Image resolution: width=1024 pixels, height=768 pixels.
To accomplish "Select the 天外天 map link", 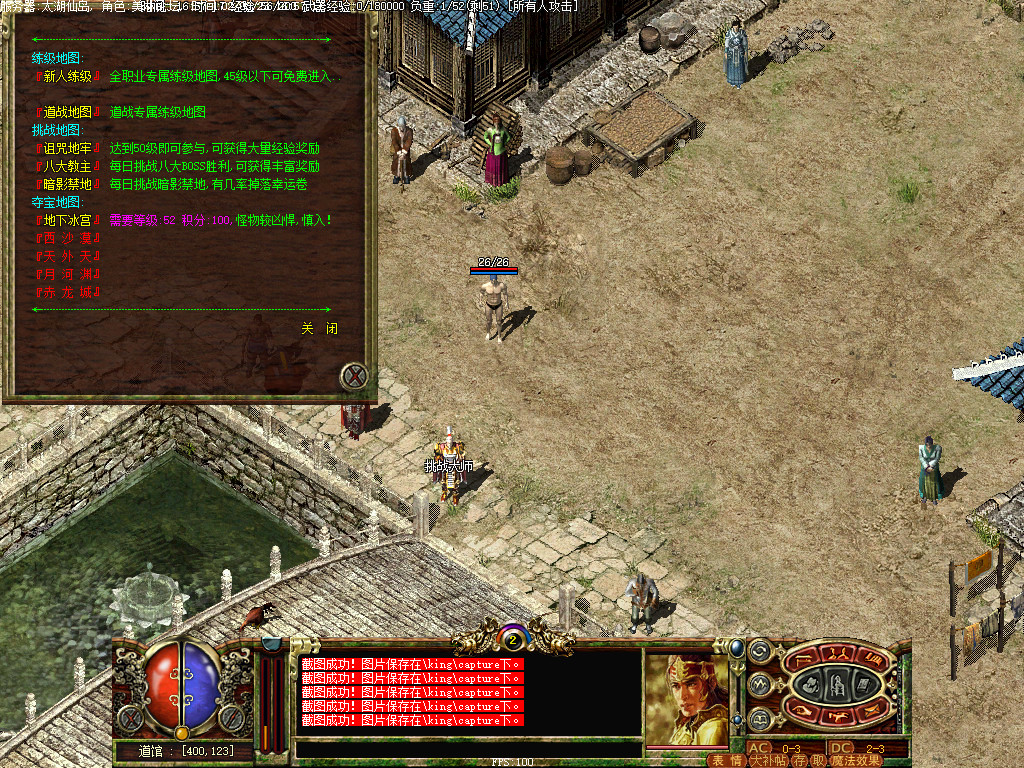I will [x=68, y=256].
